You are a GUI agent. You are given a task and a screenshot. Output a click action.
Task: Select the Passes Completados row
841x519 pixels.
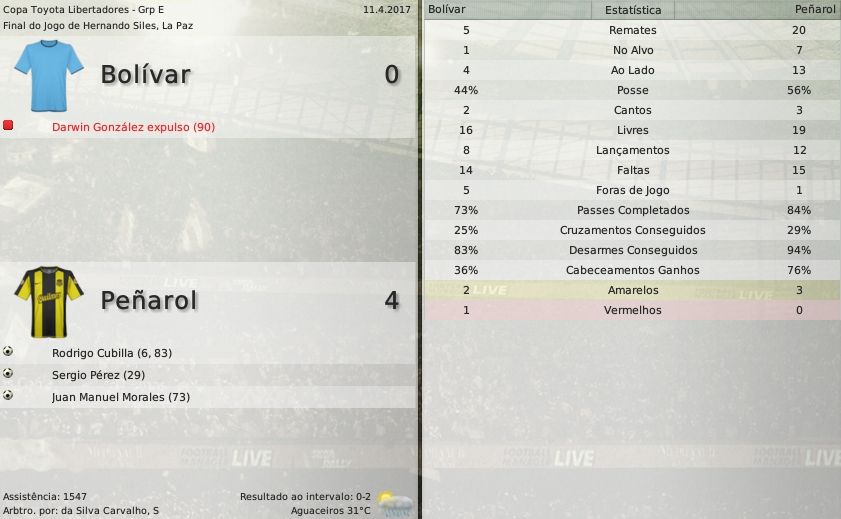[x=632, y=210]
